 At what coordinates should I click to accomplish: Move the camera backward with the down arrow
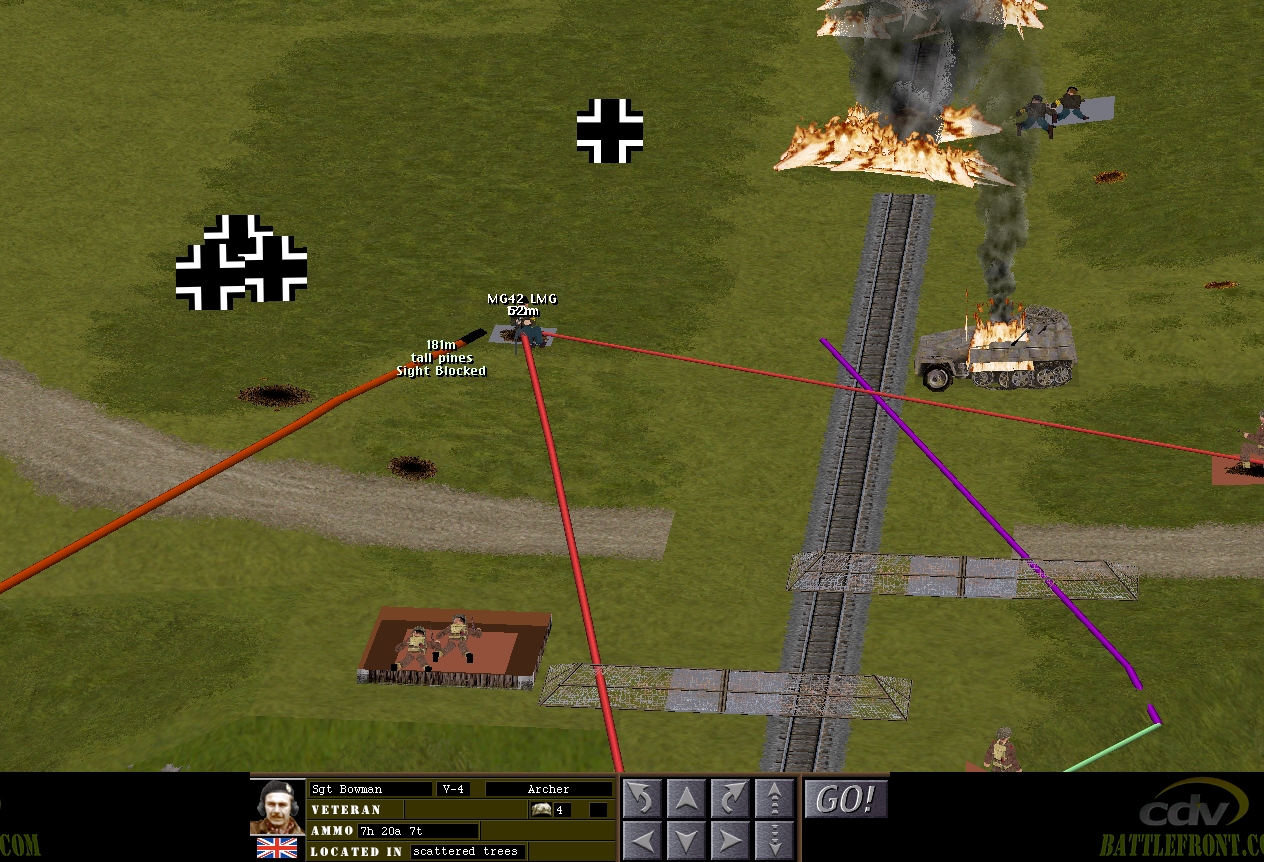point(687,839)
